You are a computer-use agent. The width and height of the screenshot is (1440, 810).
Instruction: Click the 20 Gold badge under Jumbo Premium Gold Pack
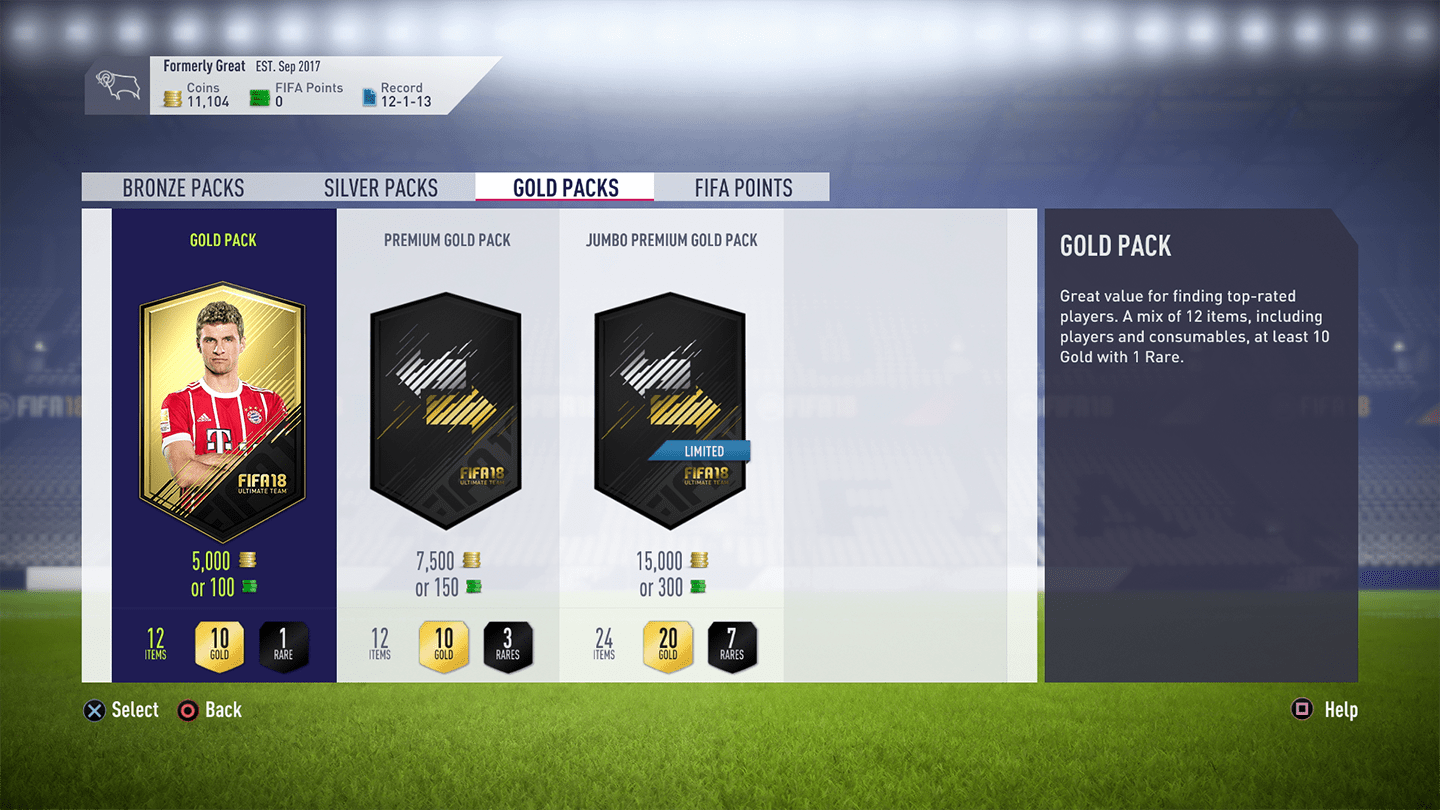point(668,645)
